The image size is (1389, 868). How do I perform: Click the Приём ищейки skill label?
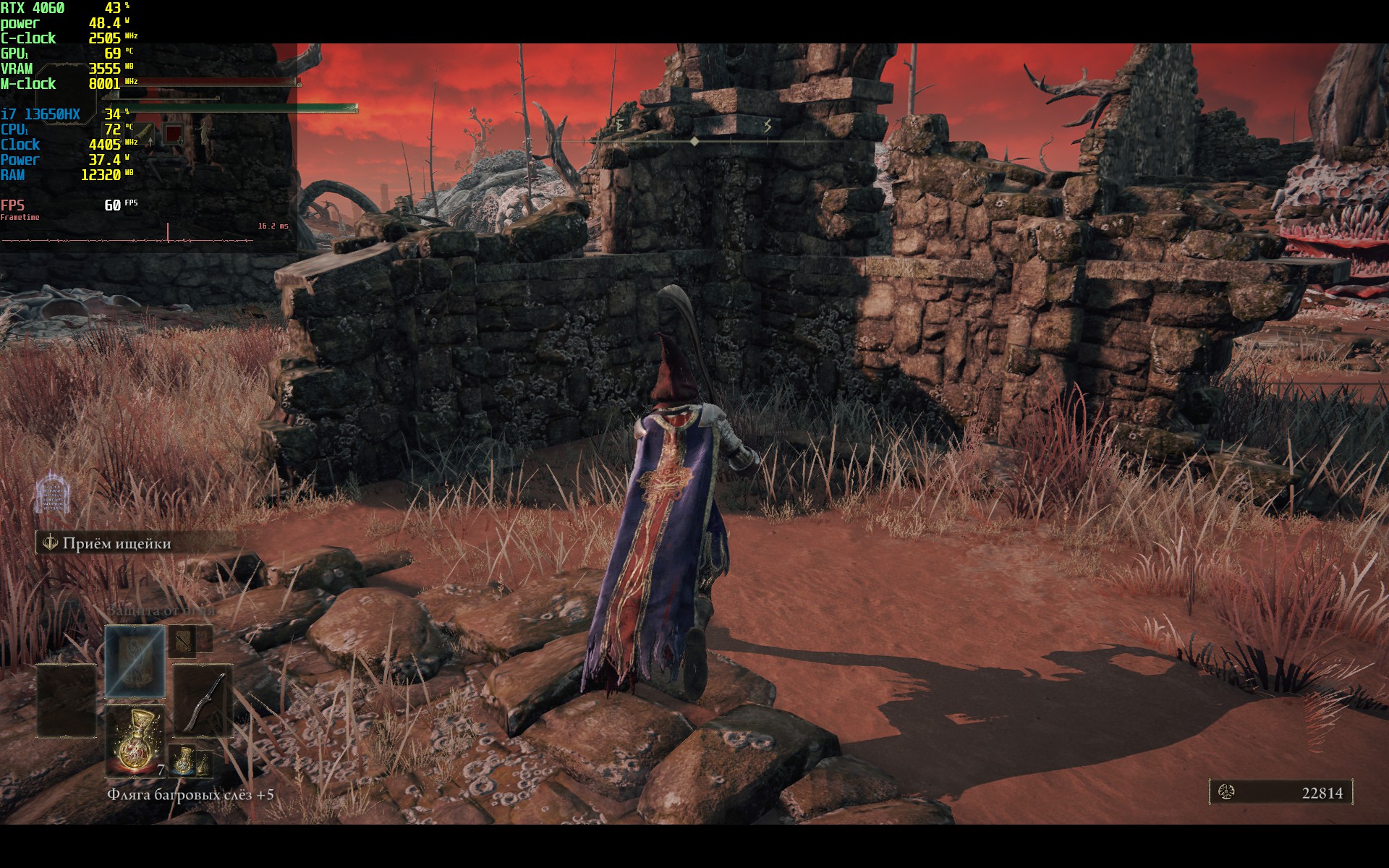tap(116, 543)
